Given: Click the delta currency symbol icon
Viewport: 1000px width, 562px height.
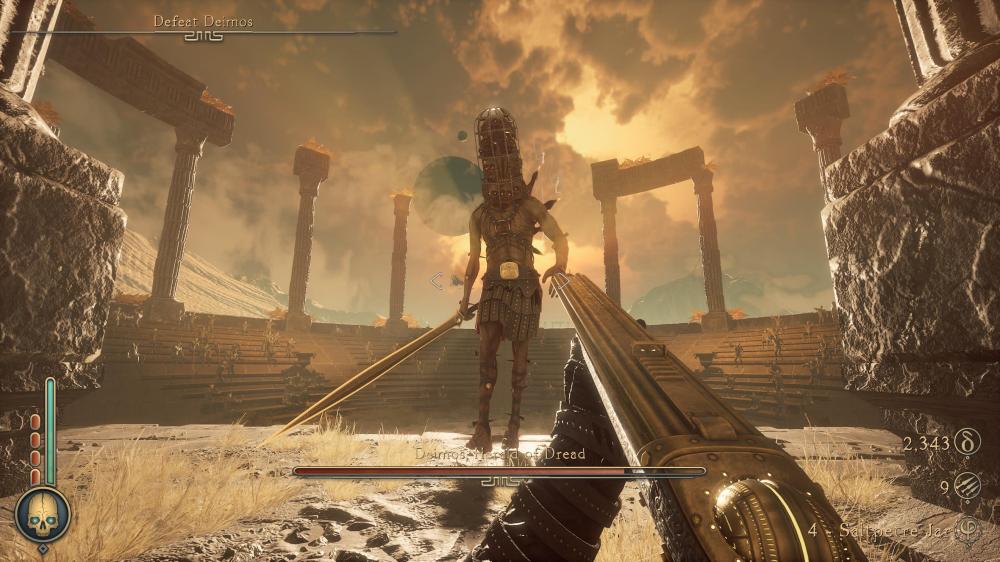Looking at the screenshot, I should 967,441.
